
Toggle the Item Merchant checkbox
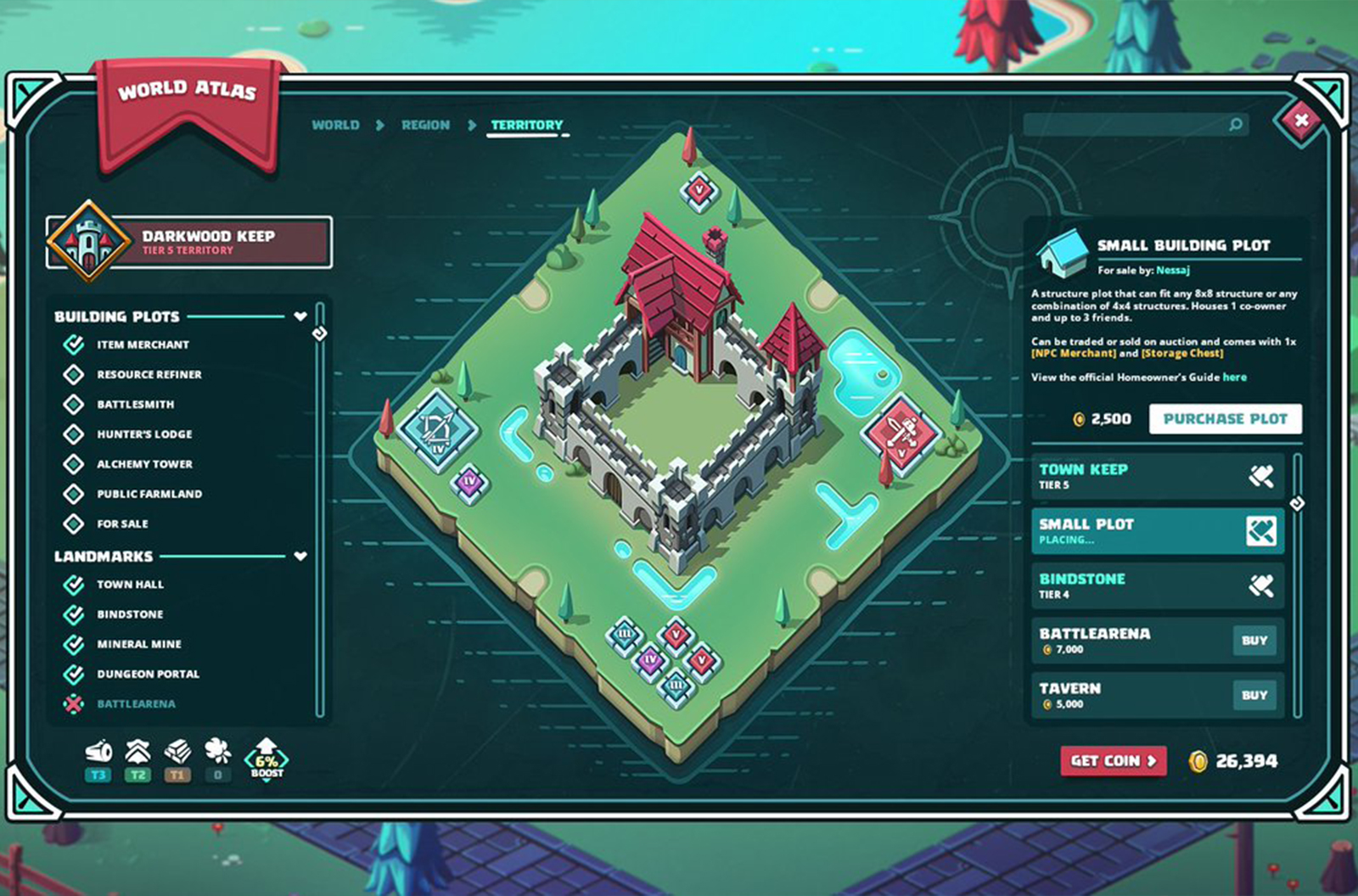click(x=74, y=344)
